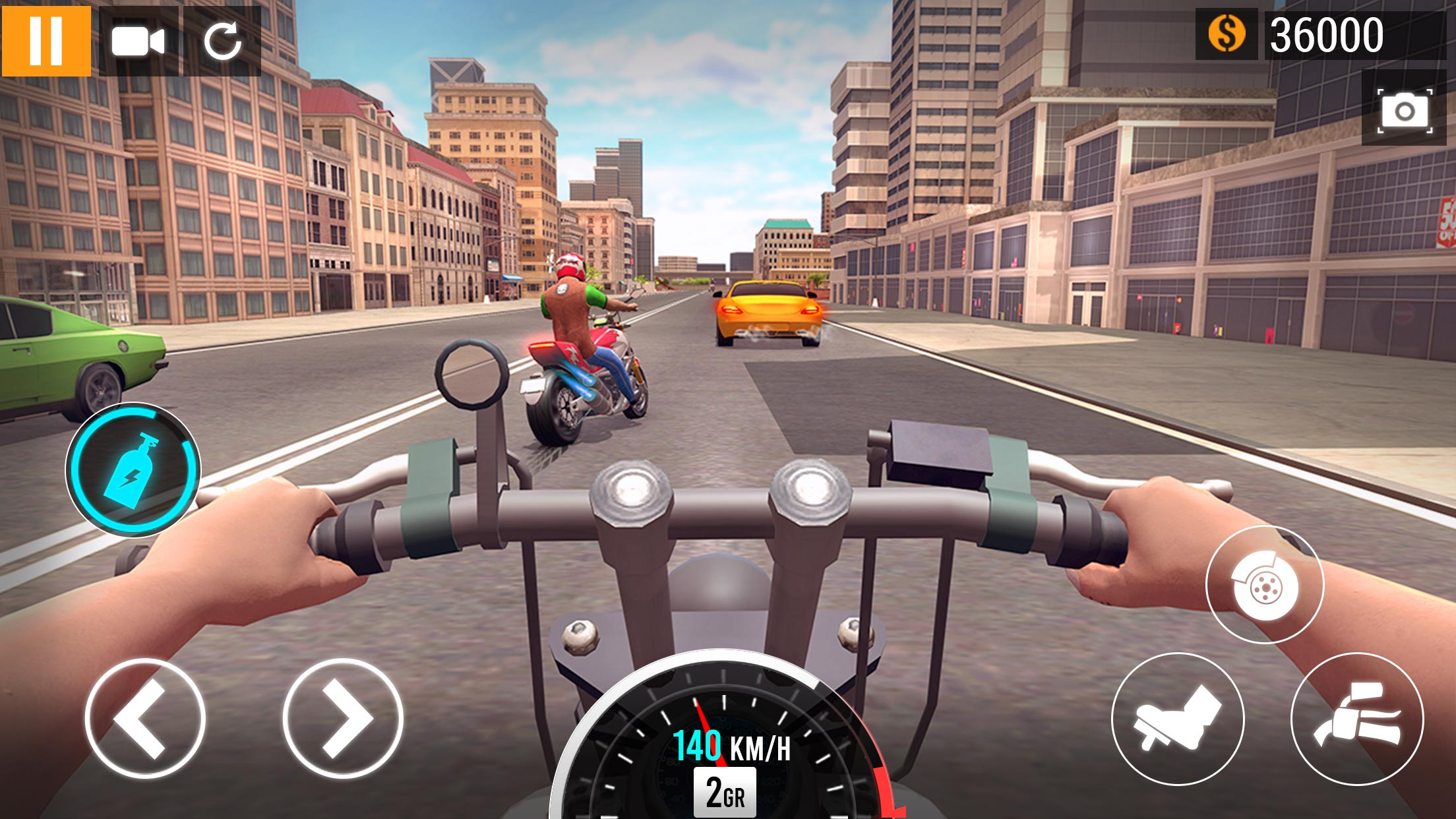Switch camera view with the video camera icon
This screenshot has height=819, width=1456.
[138, 42]
